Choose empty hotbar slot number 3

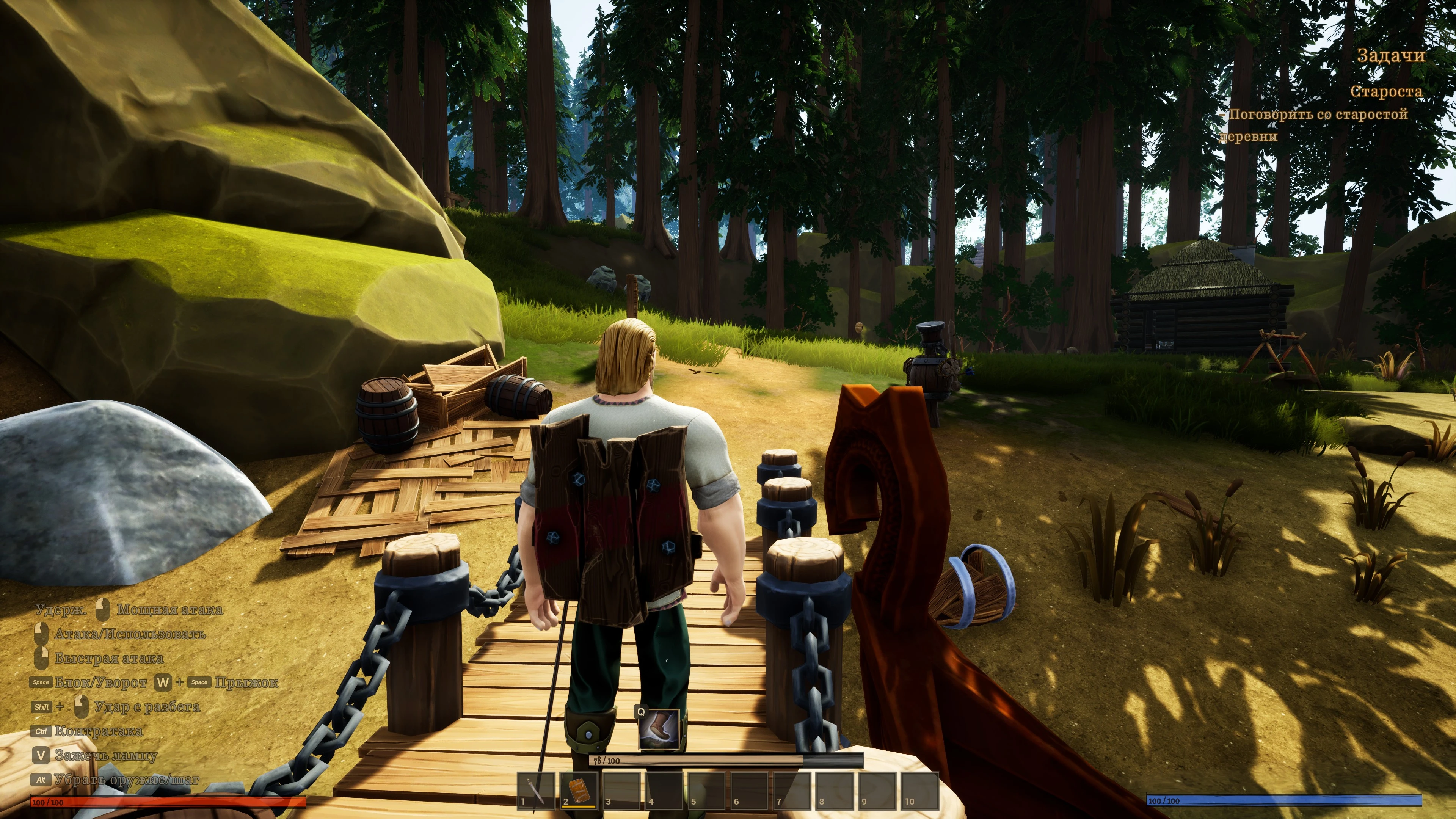621,790
